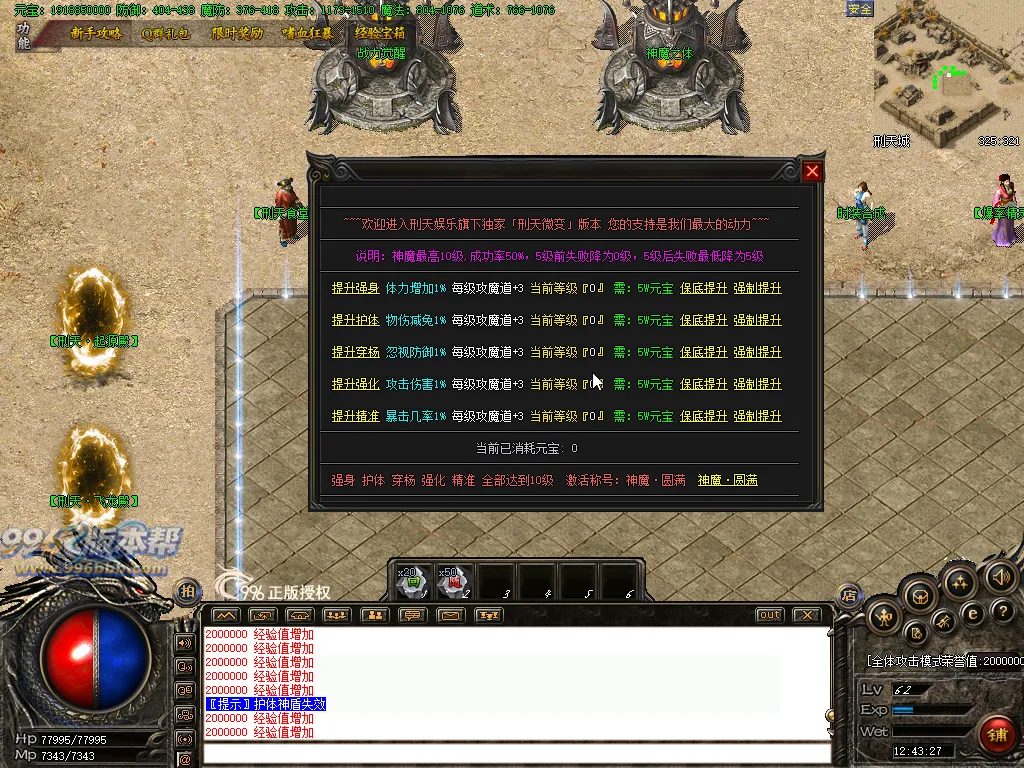The image size is (1024, 768).
Task: Activate the underlined 神魔·圆满 title link
Action: pos(727,480)
